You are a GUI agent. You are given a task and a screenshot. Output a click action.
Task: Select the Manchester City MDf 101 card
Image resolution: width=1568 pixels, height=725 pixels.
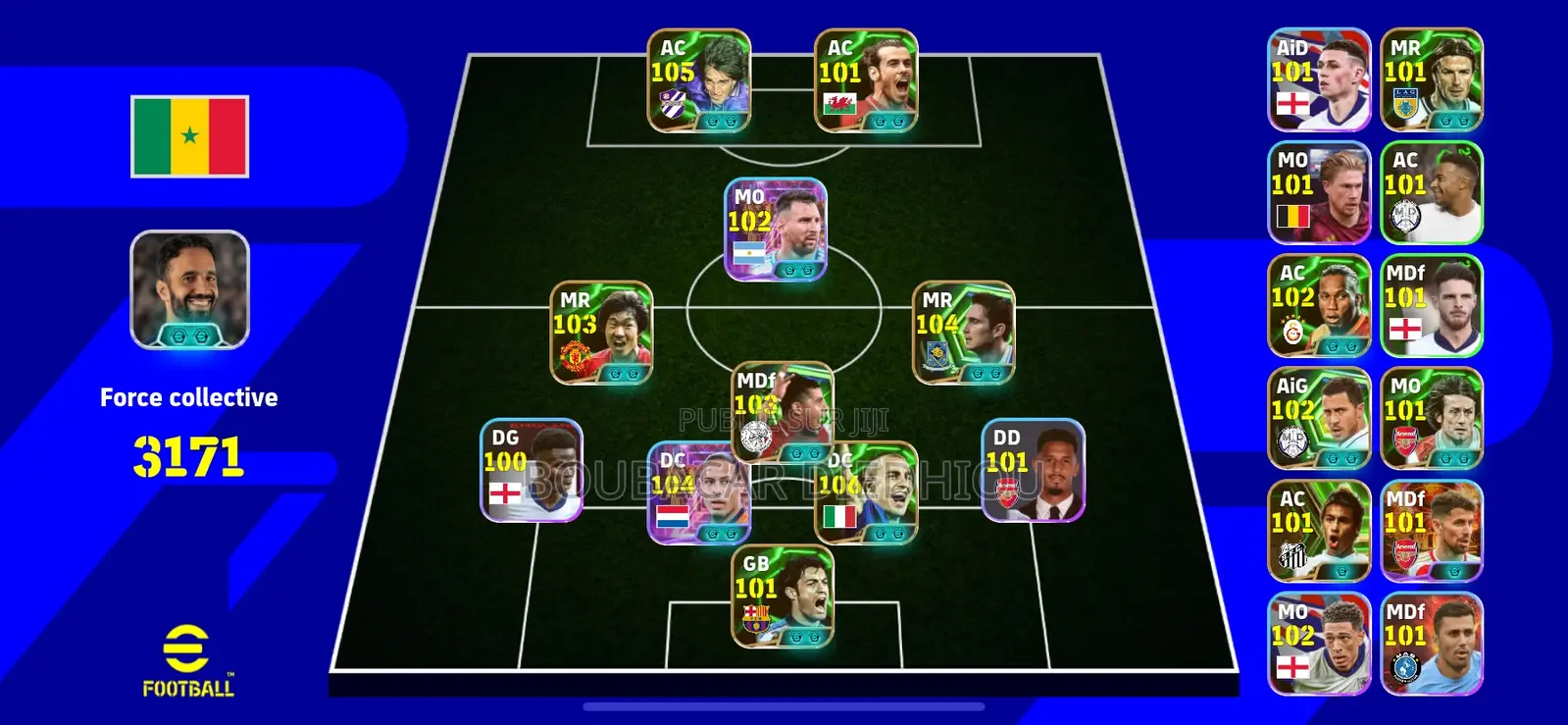point(1432,645)
